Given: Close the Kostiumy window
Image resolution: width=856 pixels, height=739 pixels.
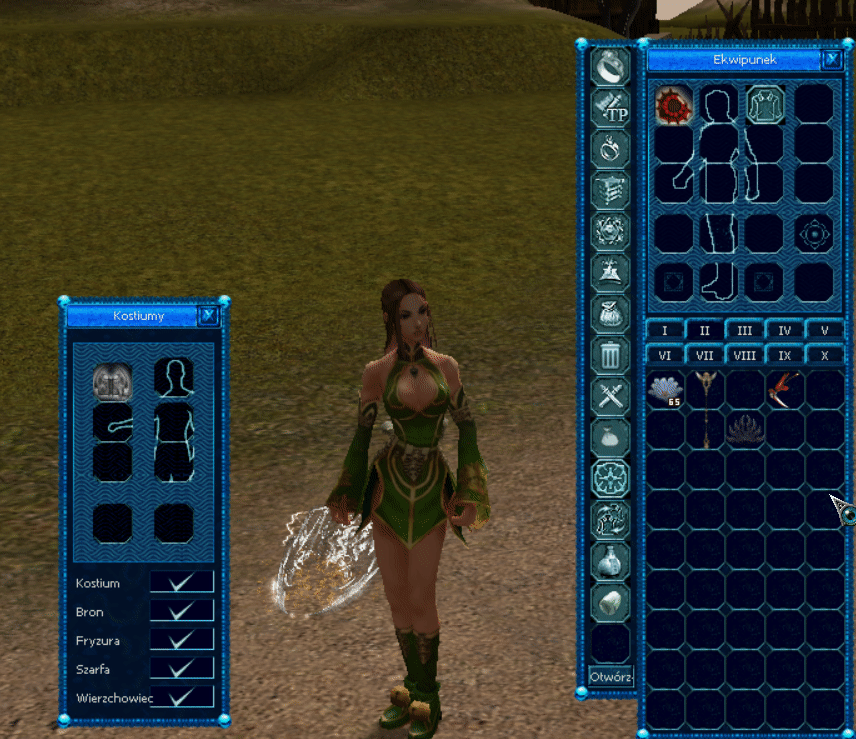Looking at the screenshot, I should [208, 316].
